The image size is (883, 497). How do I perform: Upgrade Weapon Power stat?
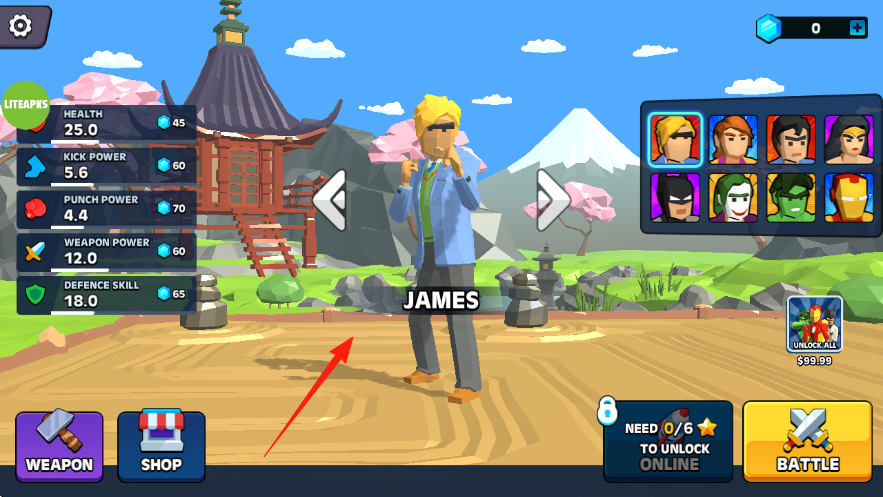(171, 251)
